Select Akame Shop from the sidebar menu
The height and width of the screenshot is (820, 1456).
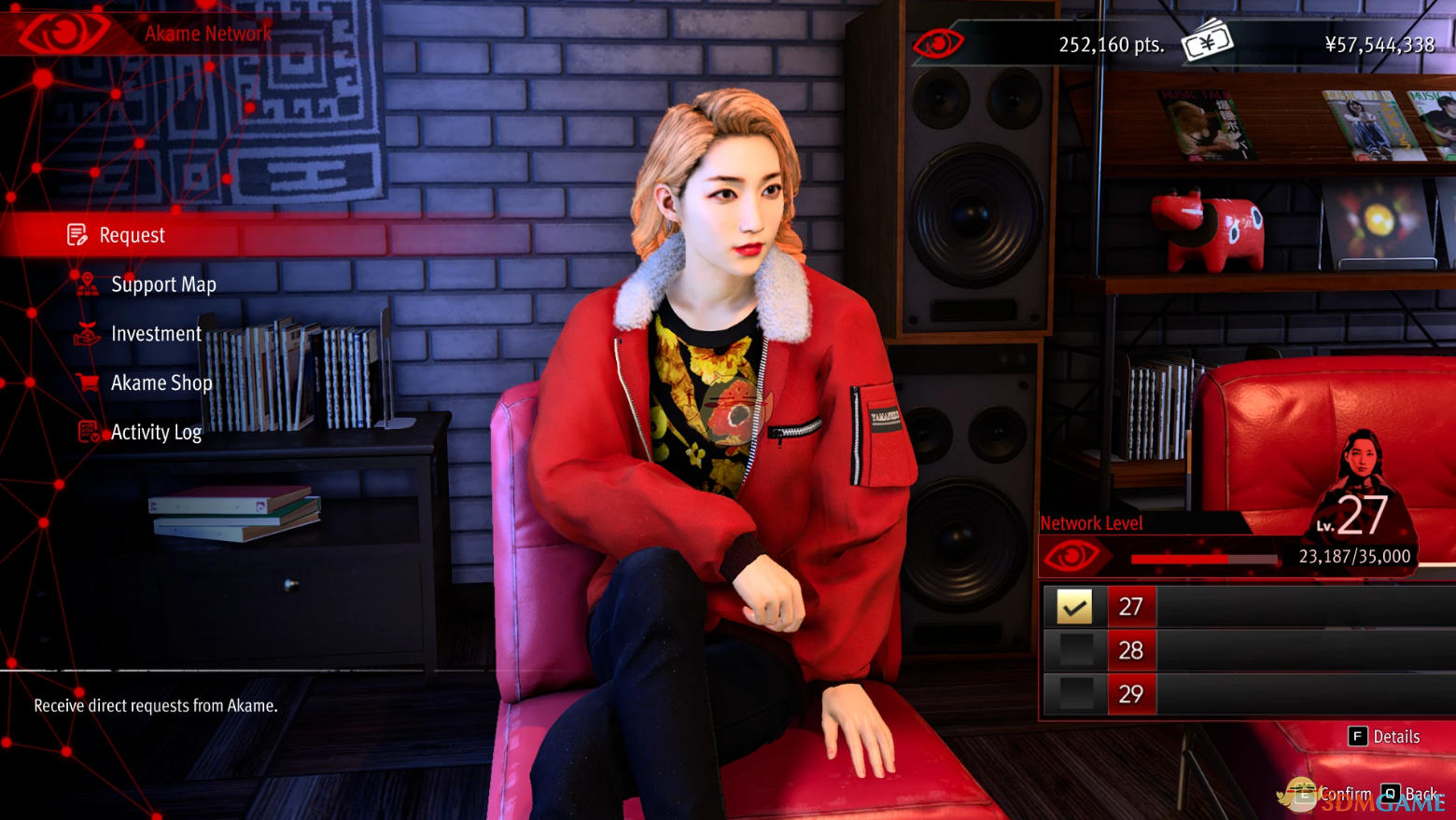161,382
